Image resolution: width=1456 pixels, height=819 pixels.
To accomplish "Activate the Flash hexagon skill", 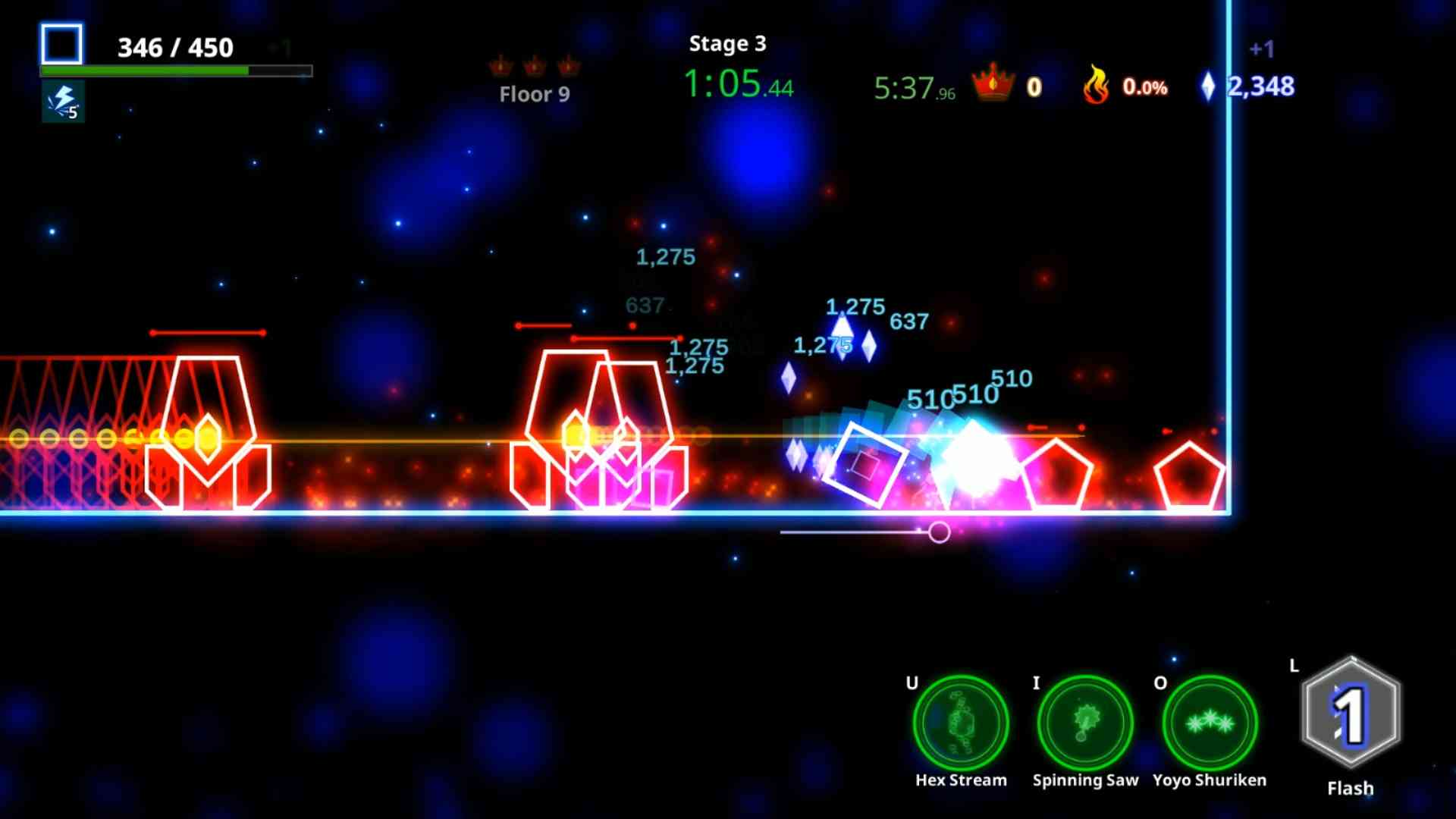I will point(1351,714).
